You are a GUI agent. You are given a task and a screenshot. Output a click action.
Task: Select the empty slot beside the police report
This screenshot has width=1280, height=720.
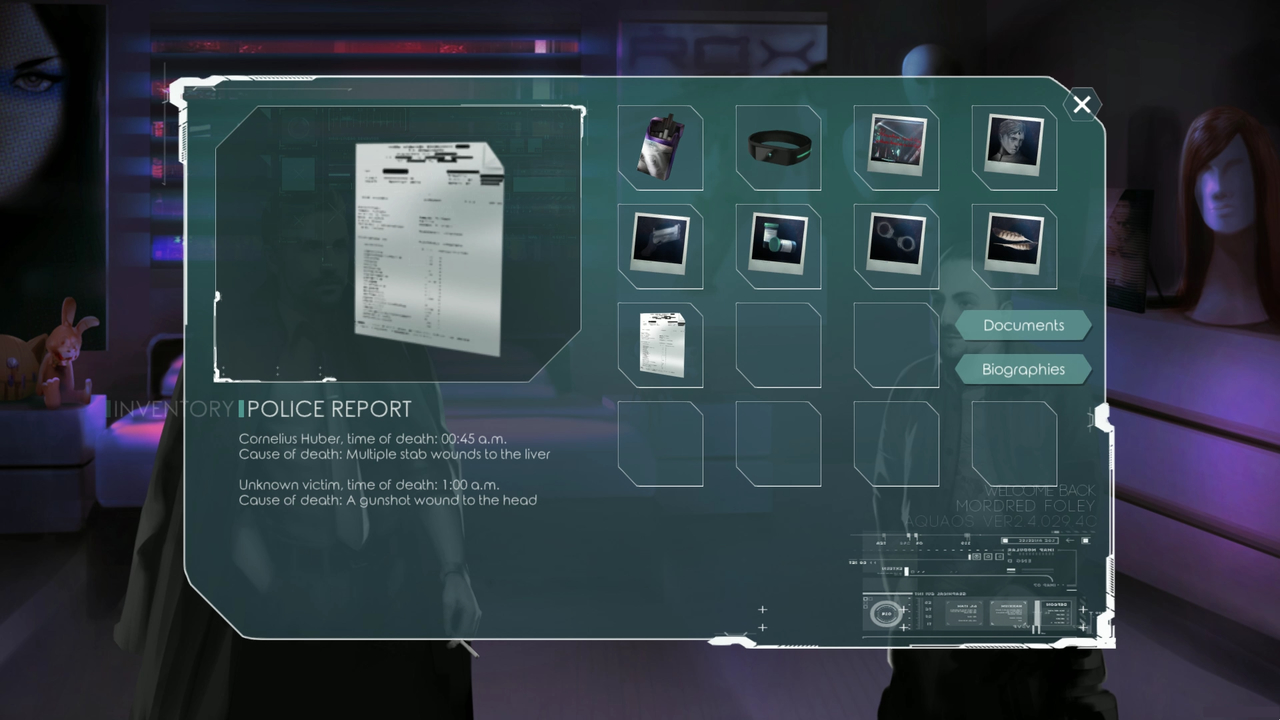778,345
